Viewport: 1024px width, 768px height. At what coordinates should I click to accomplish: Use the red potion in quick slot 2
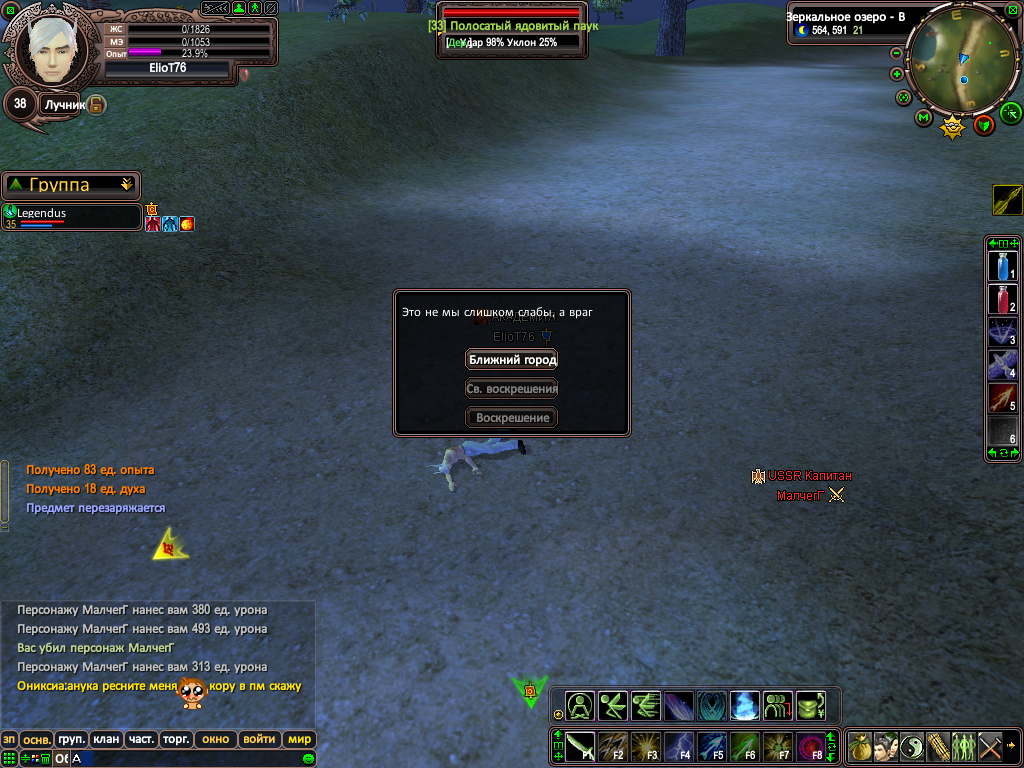1003,299
